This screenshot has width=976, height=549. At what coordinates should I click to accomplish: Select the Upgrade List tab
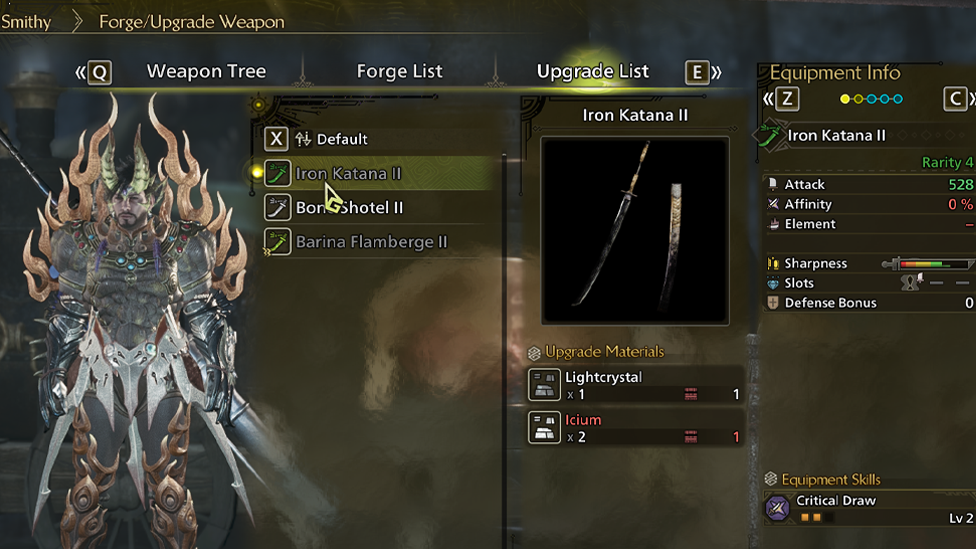pos(592,71)
